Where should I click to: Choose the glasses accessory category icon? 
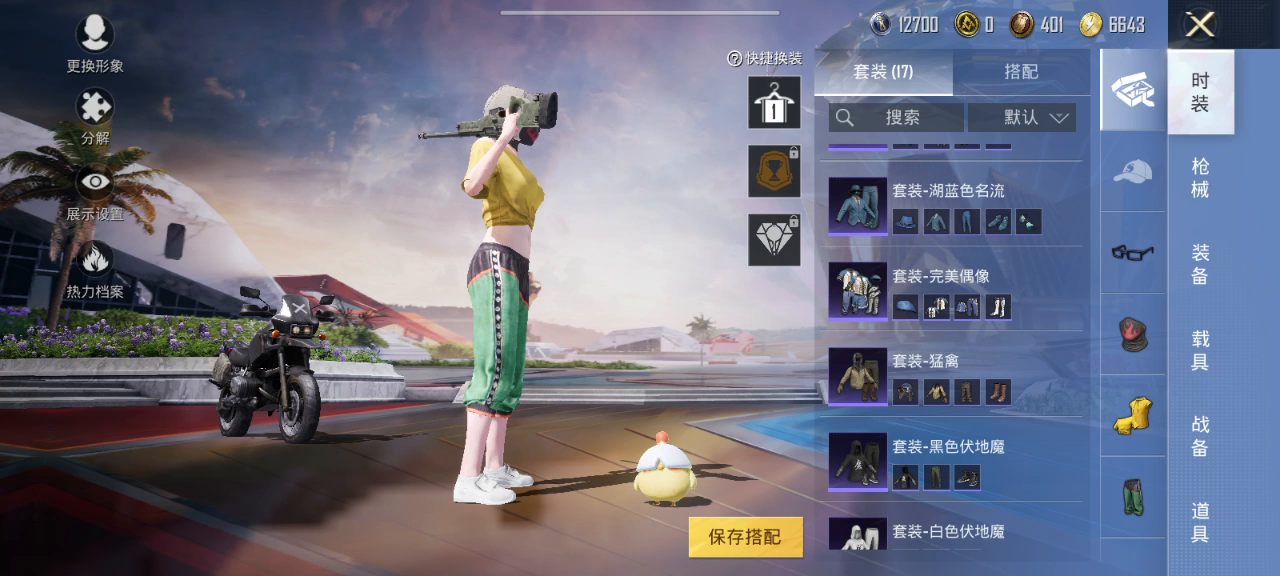[x=1133, y=252]
